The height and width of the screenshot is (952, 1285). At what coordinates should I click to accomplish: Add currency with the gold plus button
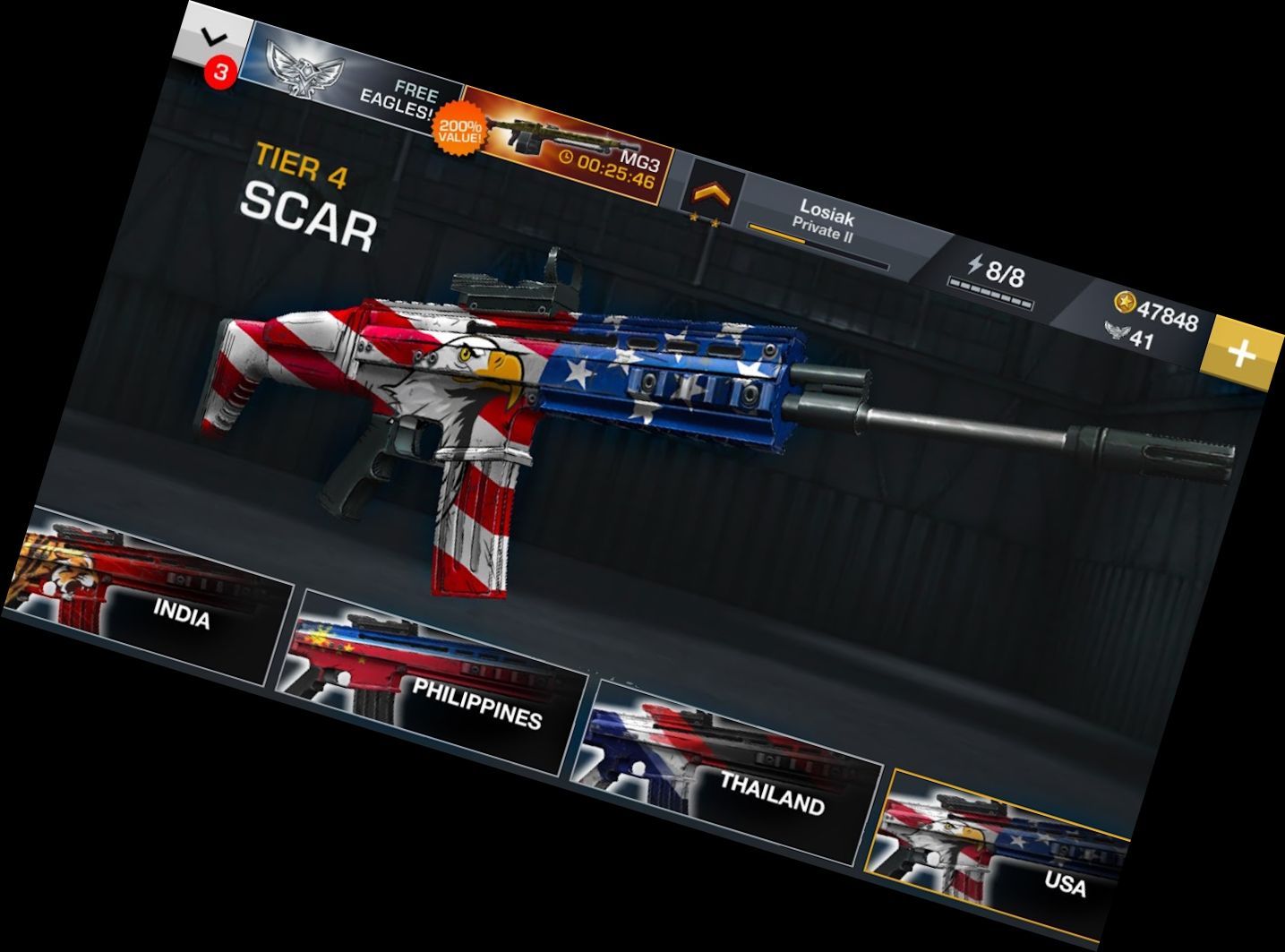tap(1241, 355)
